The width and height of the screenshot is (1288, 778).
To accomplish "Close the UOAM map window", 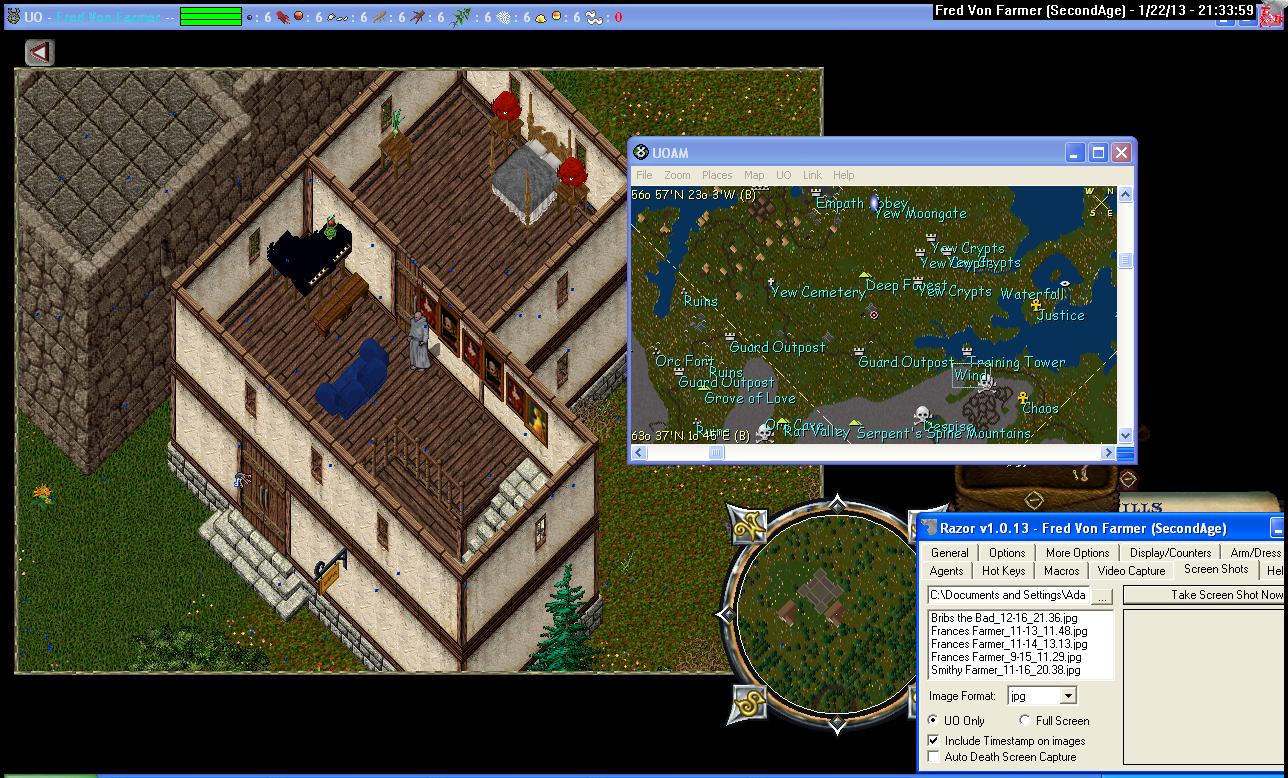I will (x=1121, y=153).
